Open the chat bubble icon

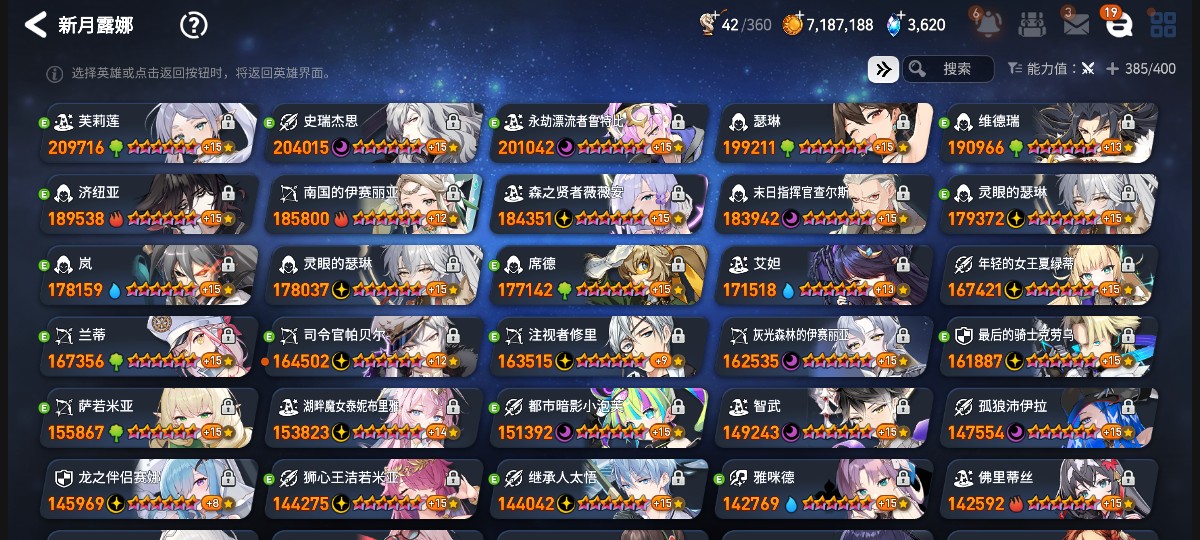click(x=1118, y=24)
